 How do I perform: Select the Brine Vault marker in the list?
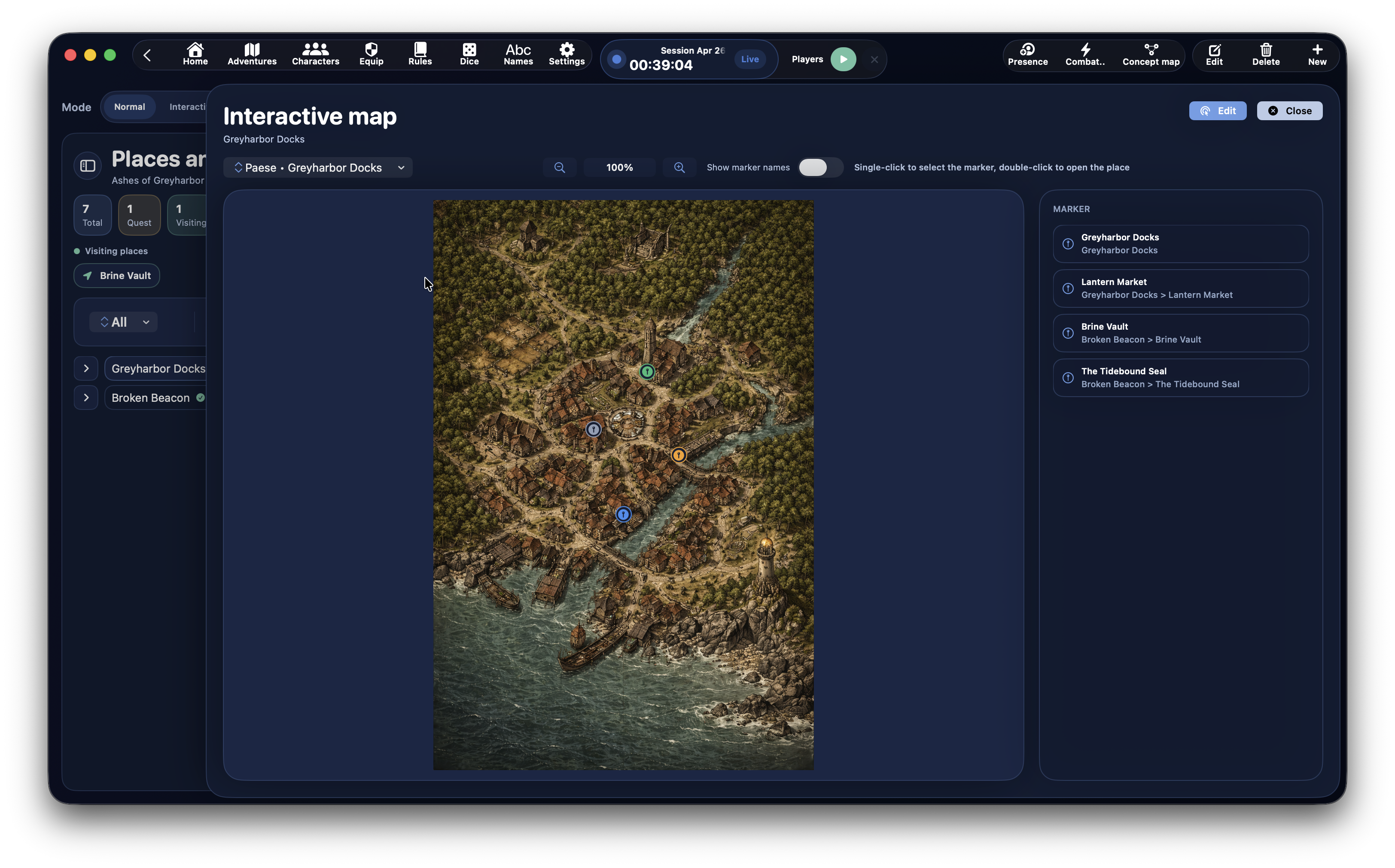coord(1180,332)
